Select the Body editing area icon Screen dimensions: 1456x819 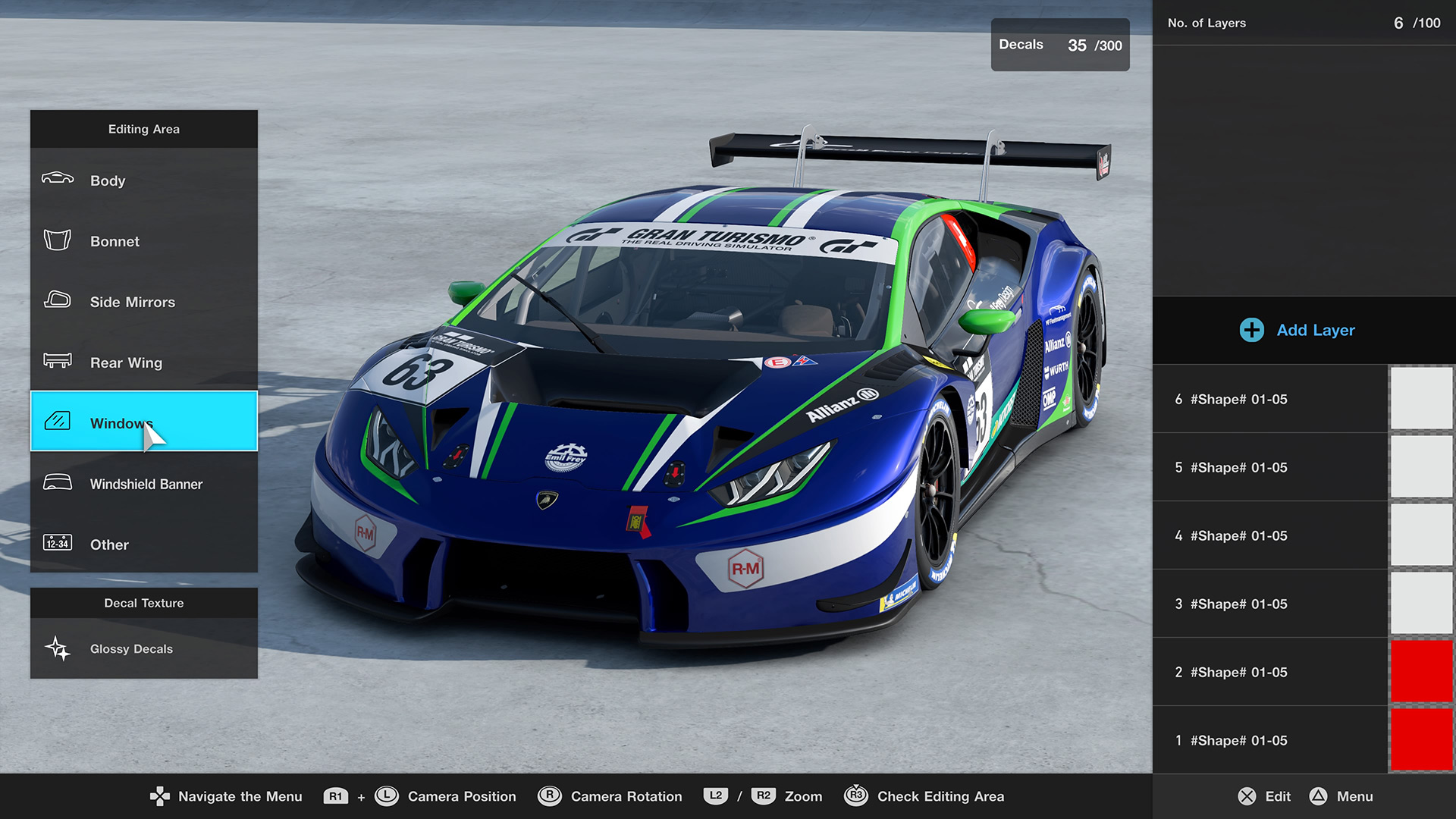coord(58,180)
